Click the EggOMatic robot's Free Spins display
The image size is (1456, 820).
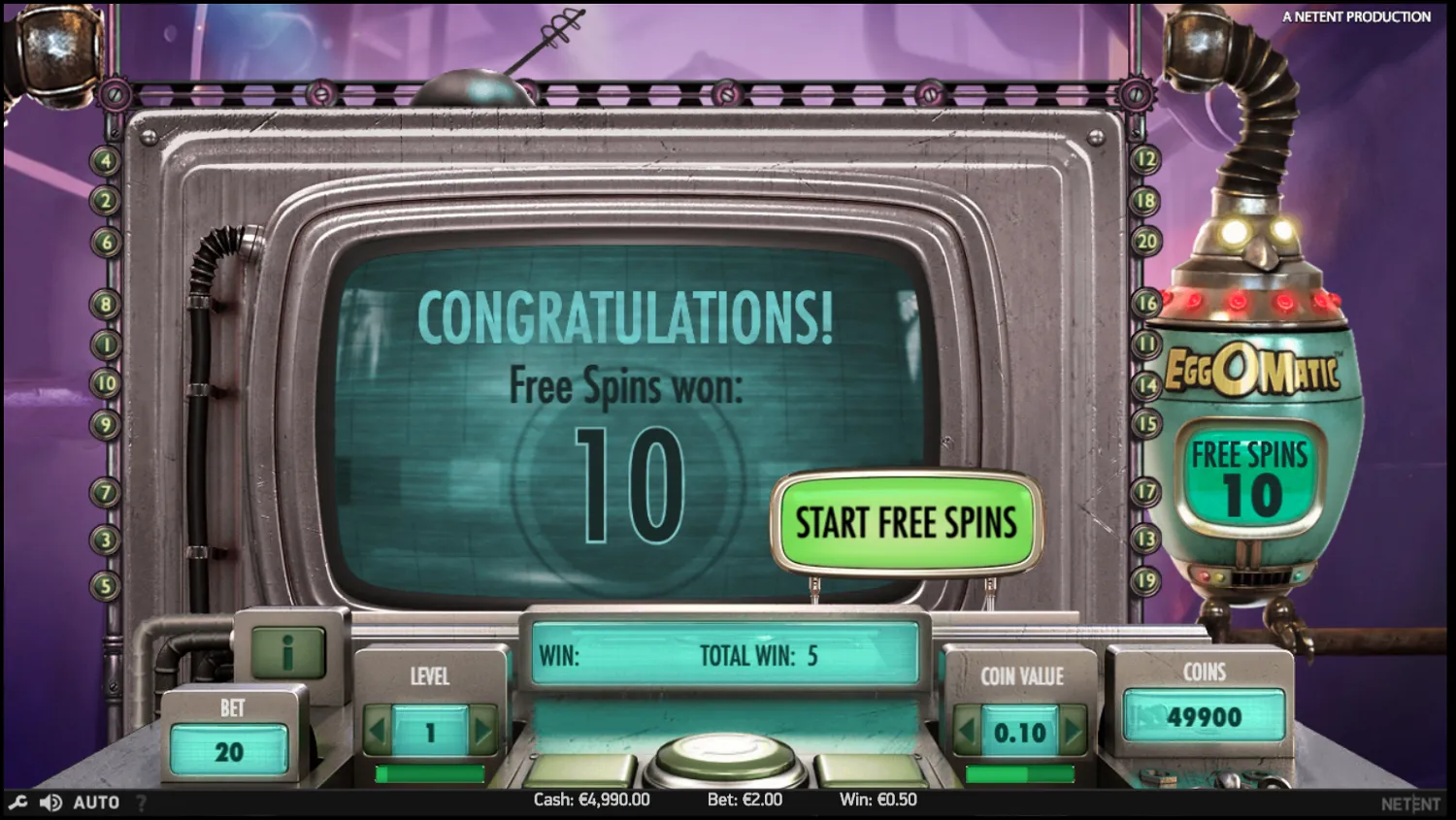tap(1252, 473)
